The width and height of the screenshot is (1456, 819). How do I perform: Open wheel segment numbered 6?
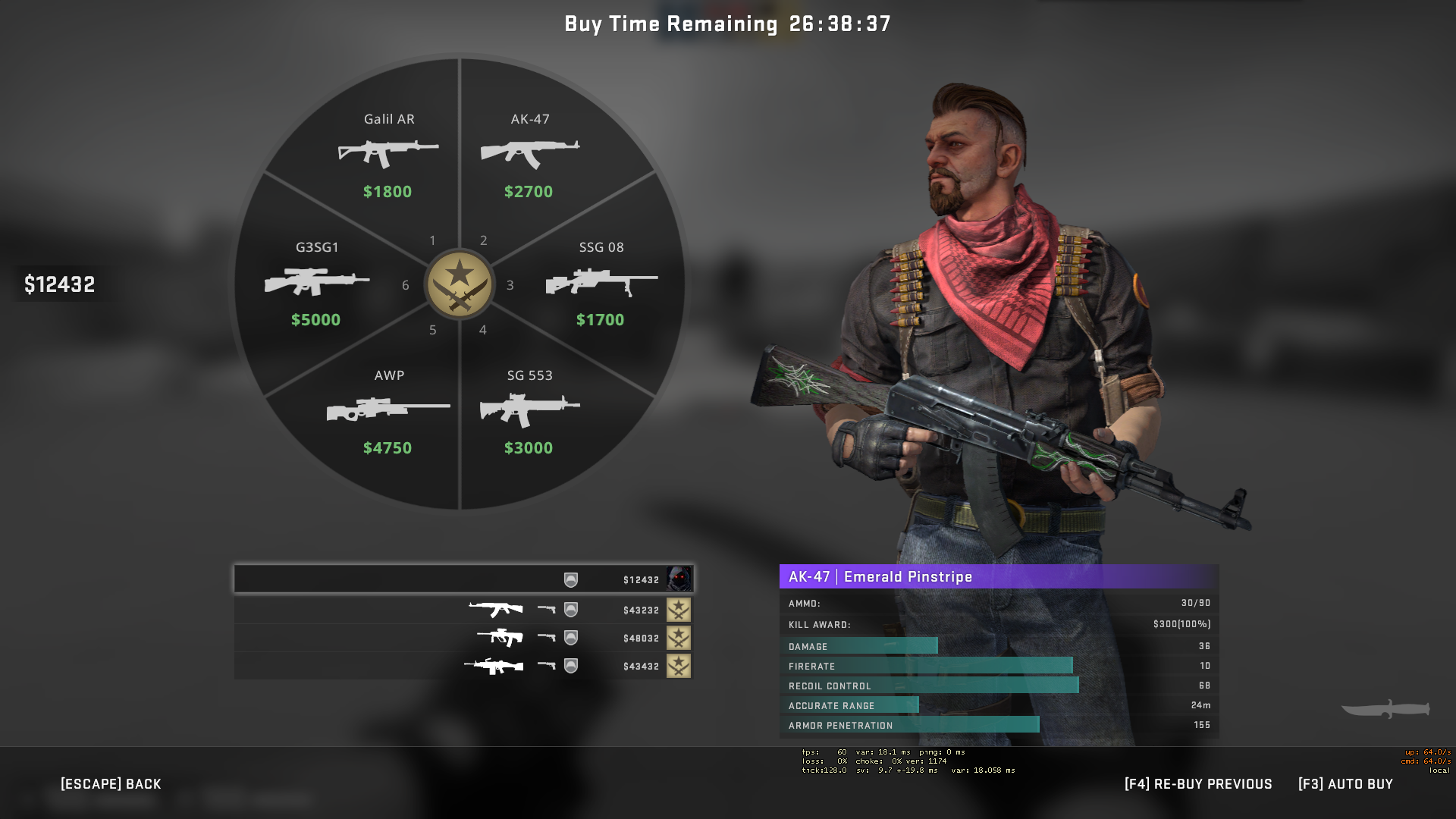tap(406, 286)
